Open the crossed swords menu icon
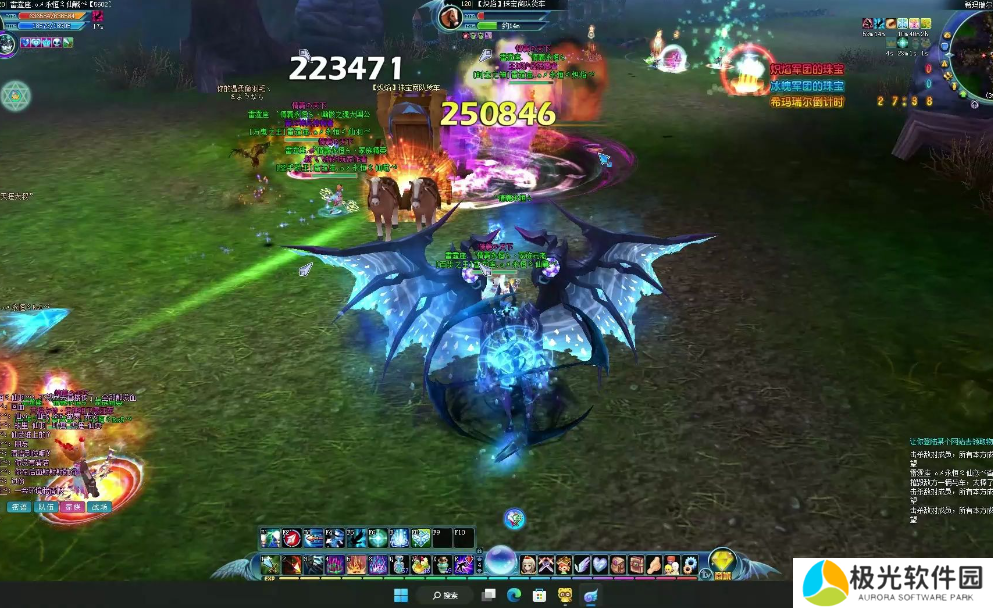 pos(546,565)
